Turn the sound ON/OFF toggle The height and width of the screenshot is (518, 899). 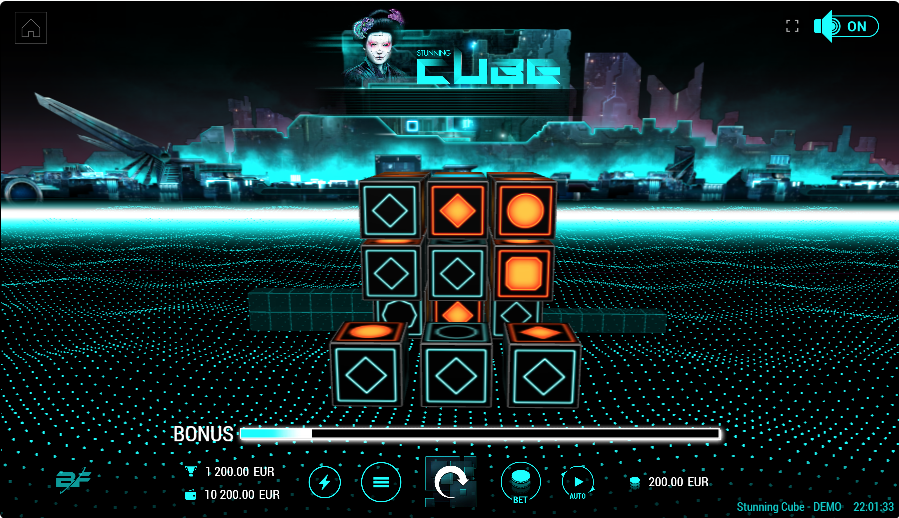point(846,27)
